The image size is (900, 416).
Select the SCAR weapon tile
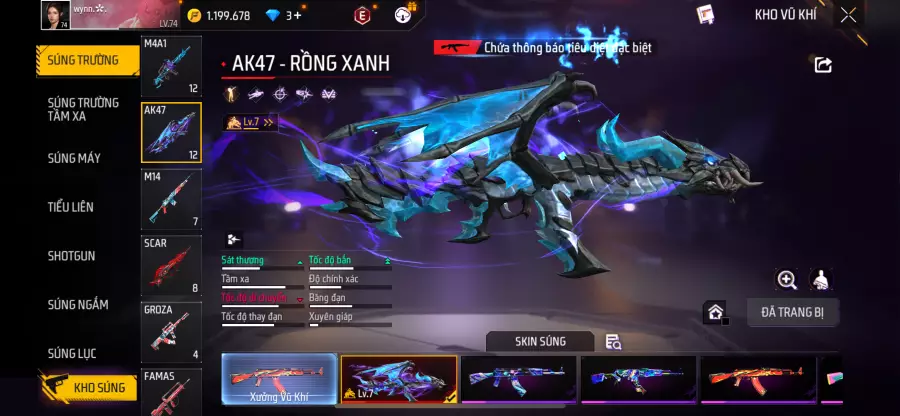click(171, 265)
